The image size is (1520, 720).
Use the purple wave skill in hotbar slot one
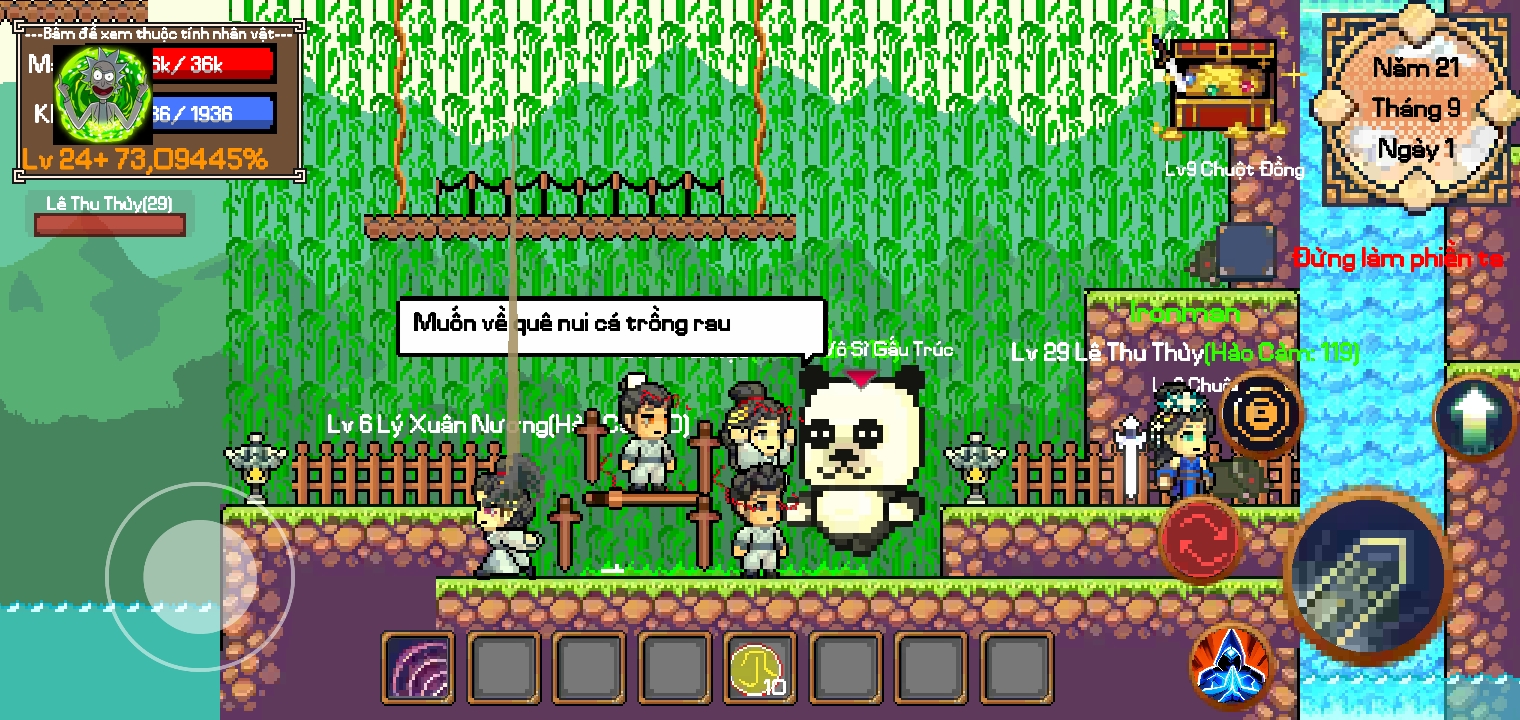pyautogui.click(x=418, y=667)
